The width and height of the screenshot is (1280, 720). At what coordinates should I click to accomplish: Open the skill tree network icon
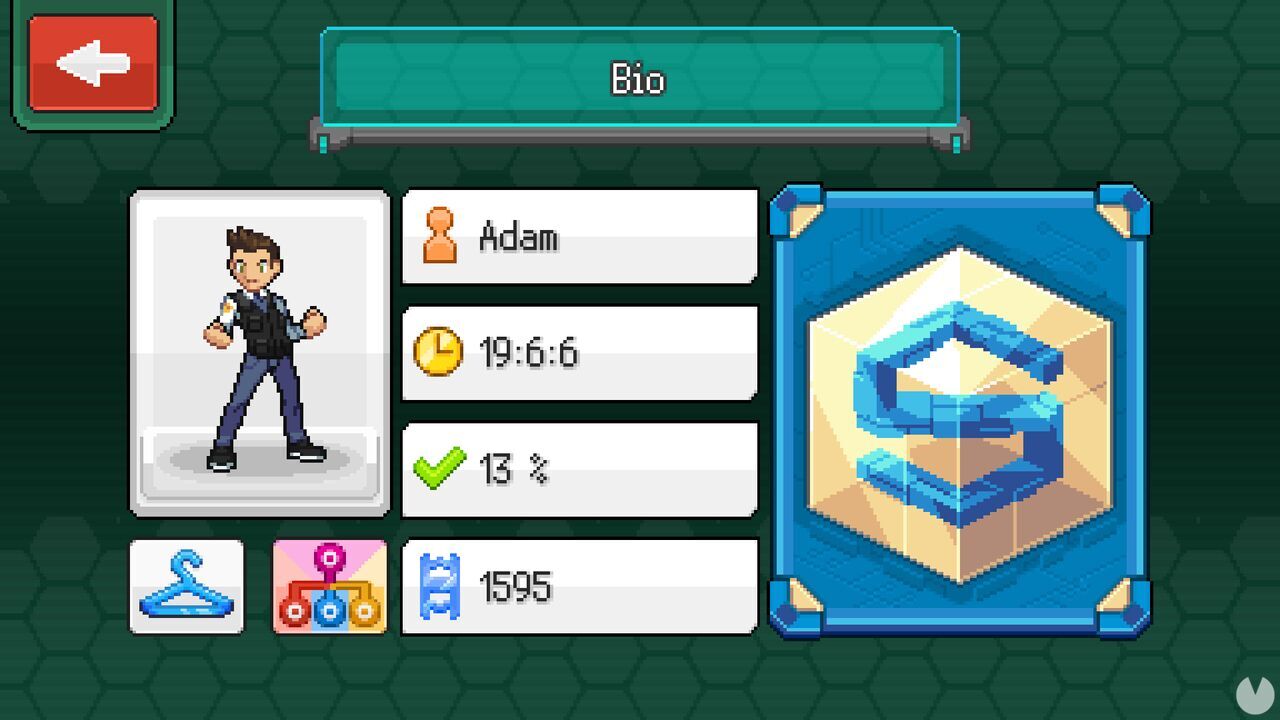(330, 588)
